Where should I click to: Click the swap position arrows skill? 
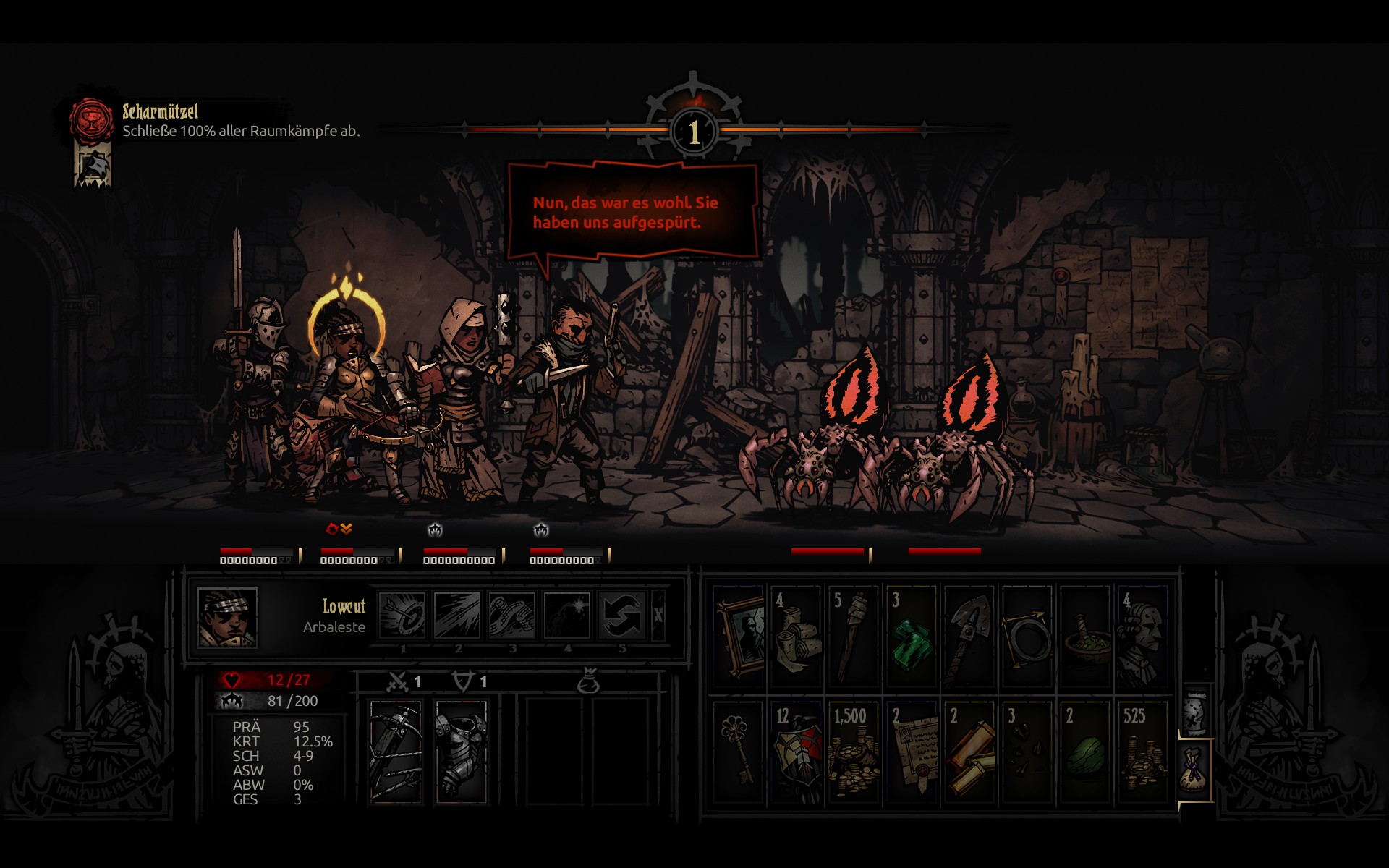pos(622,616)
